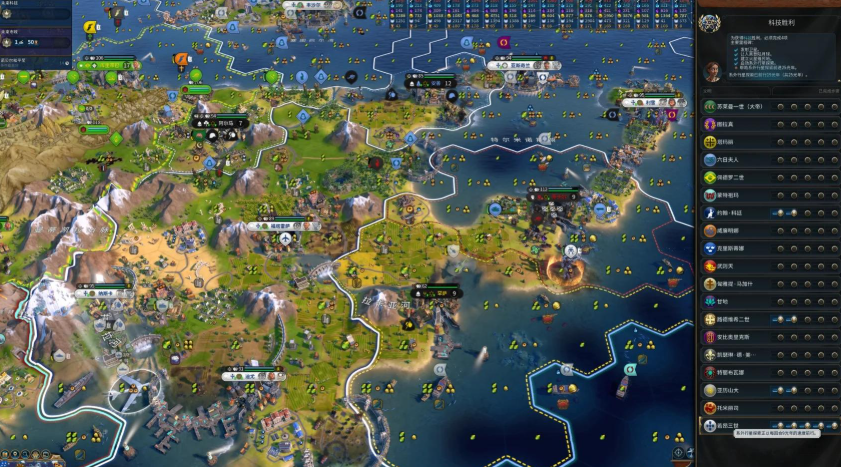Click the 科技胜利 victory emblem icon
The width and height of the screenshot is (841, 467).
[x=710, y=22]
